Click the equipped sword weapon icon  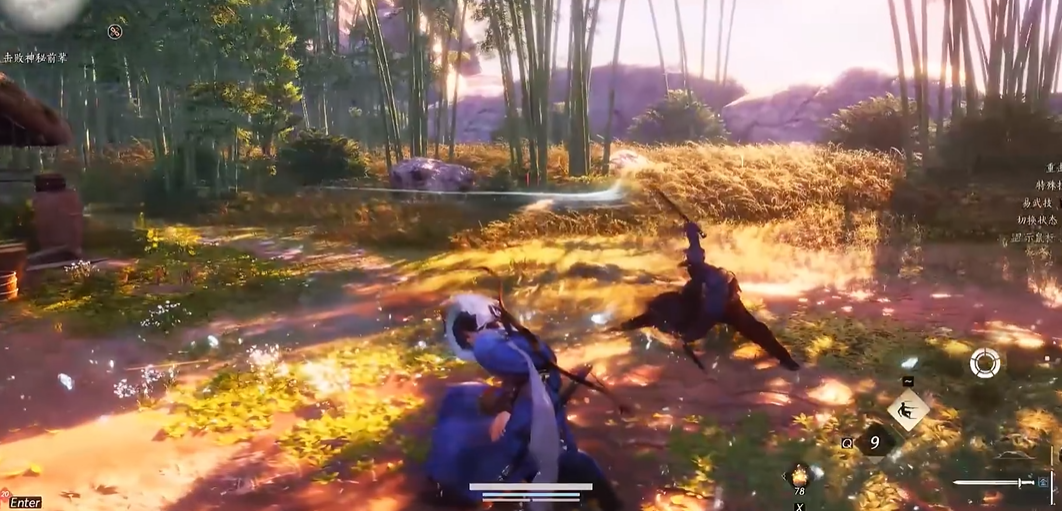(993, 483)
